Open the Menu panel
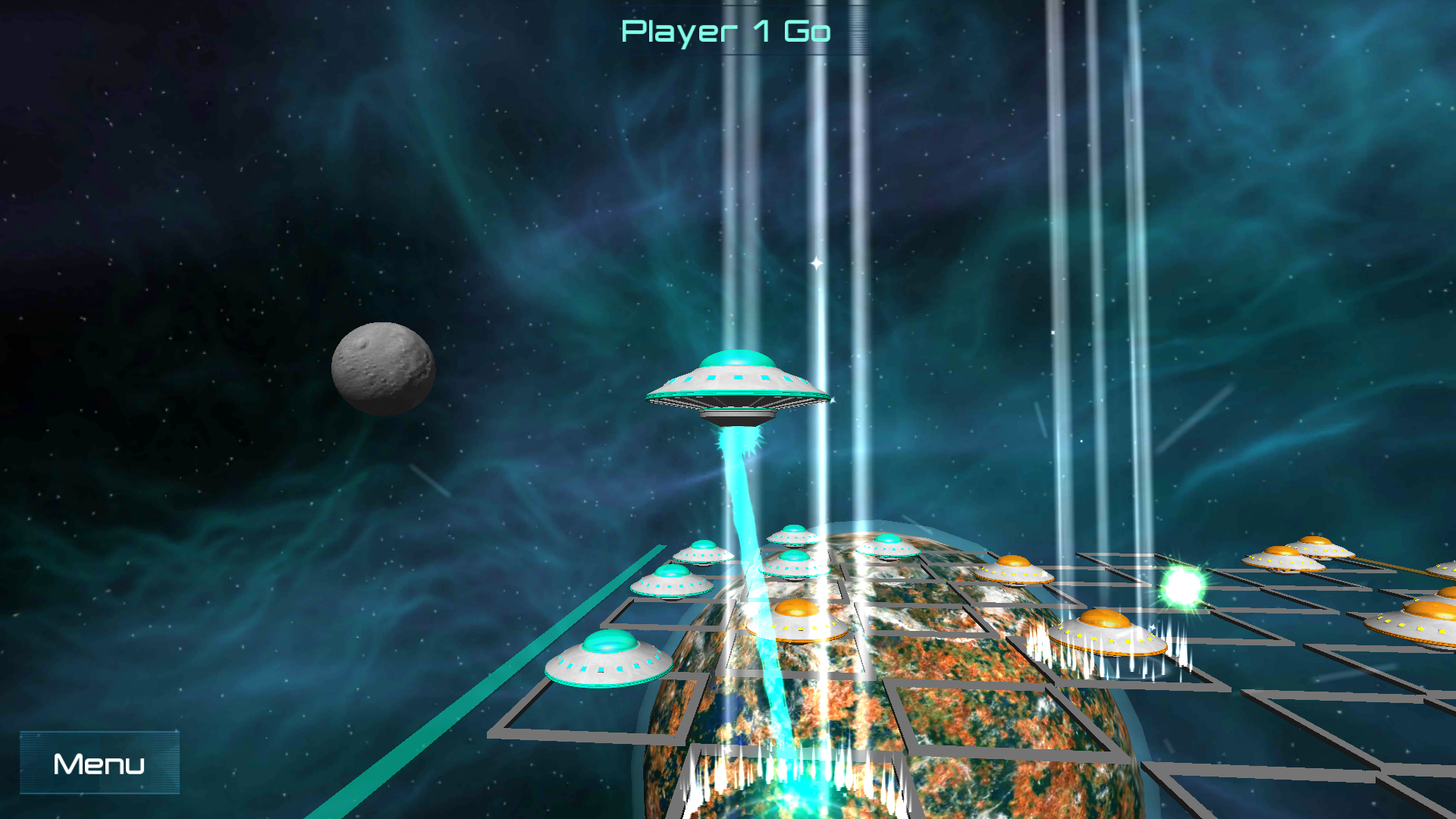This screenshot has height=819, width=1456. tap(99, 763)
